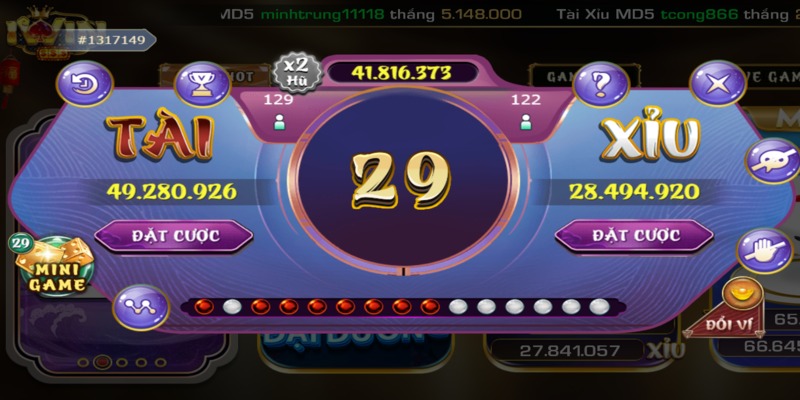
Task: Place a bet with Đặt Cược under Xỉu
Action: 634,235
